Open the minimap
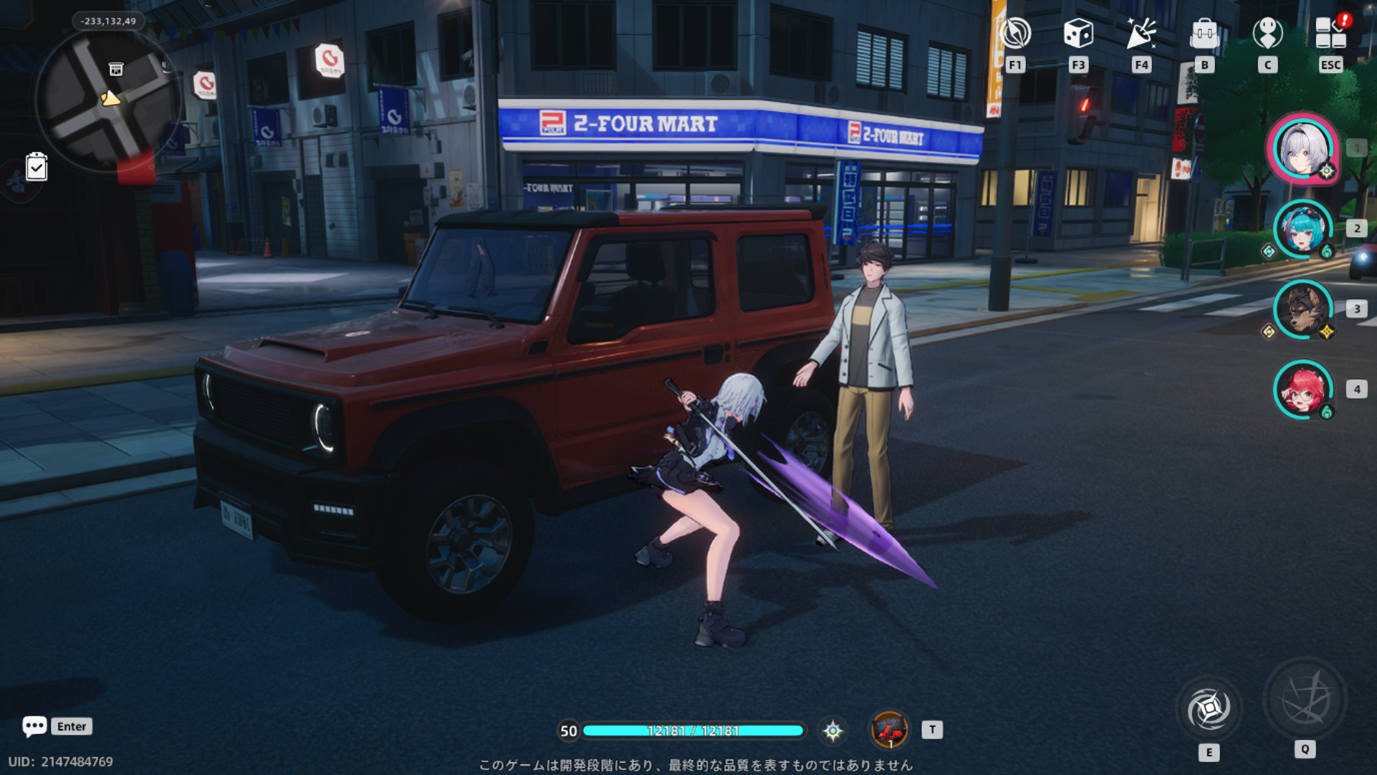The image size is (1377, 775). (108, 100)
